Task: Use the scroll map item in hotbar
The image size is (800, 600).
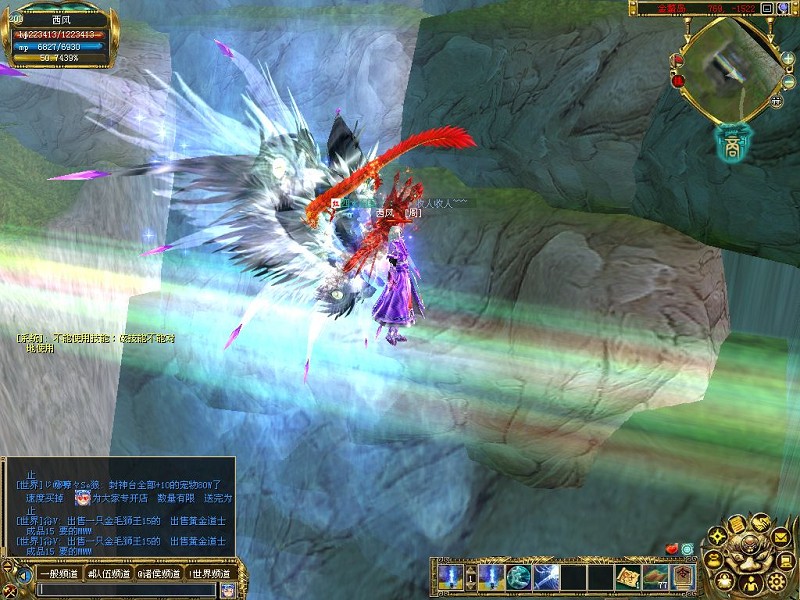Action: (x=628, y=576)
